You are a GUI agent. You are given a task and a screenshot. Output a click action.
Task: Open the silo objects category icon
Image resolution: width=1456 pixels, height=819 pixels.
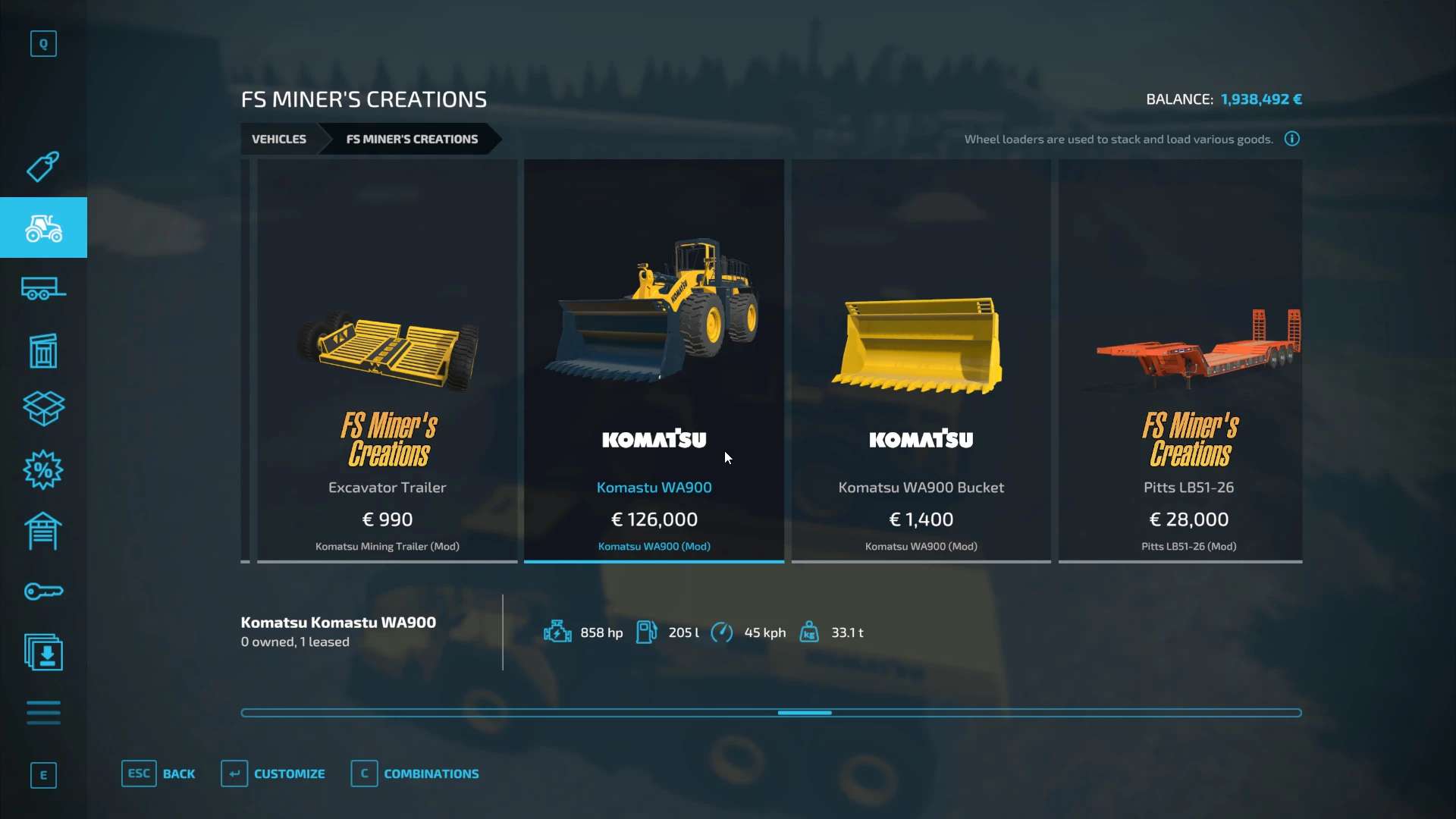point(43,350)
